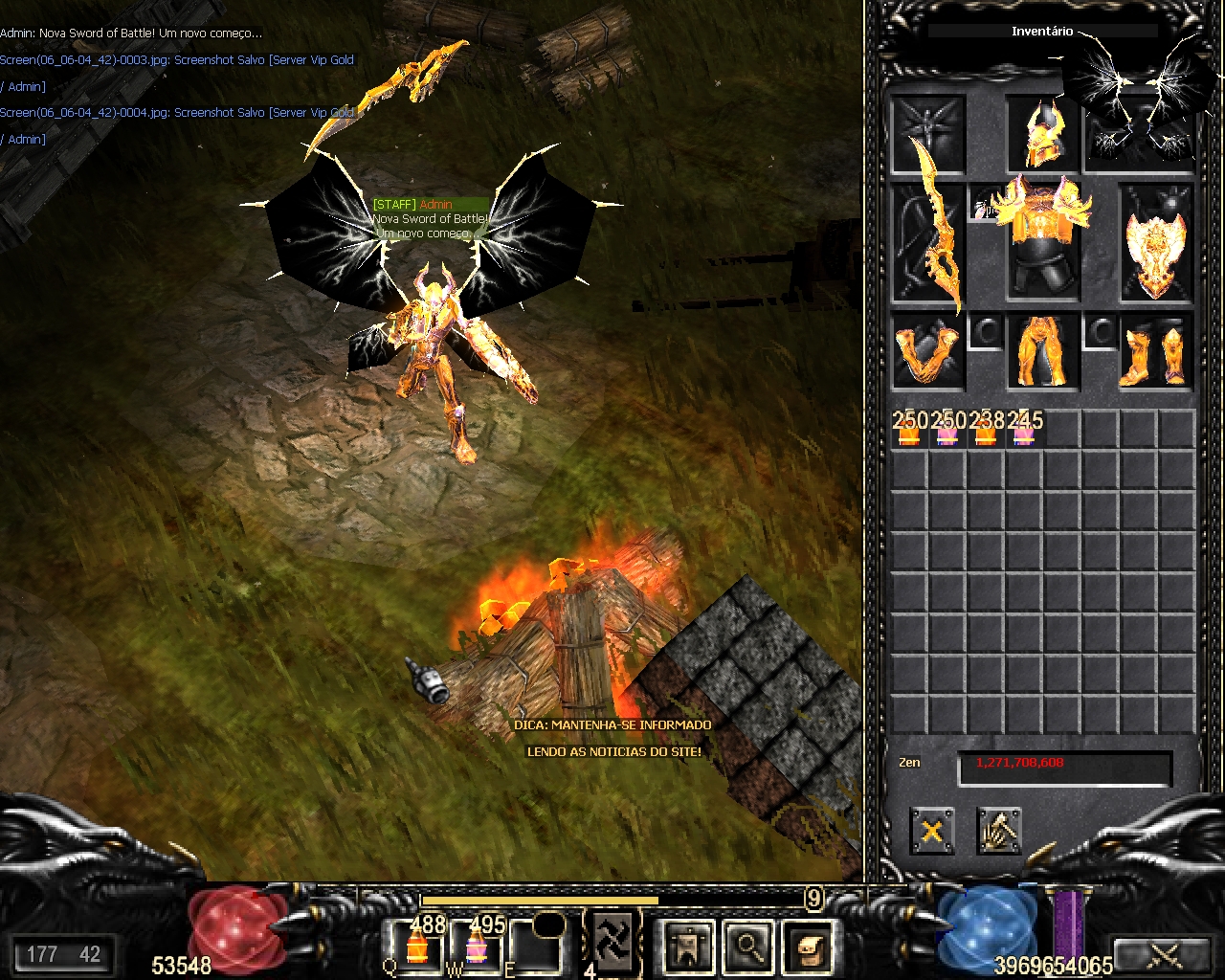Click the Zen amount field
The height and width of the screenshot is (980, 1225).
pos(1064,768)
